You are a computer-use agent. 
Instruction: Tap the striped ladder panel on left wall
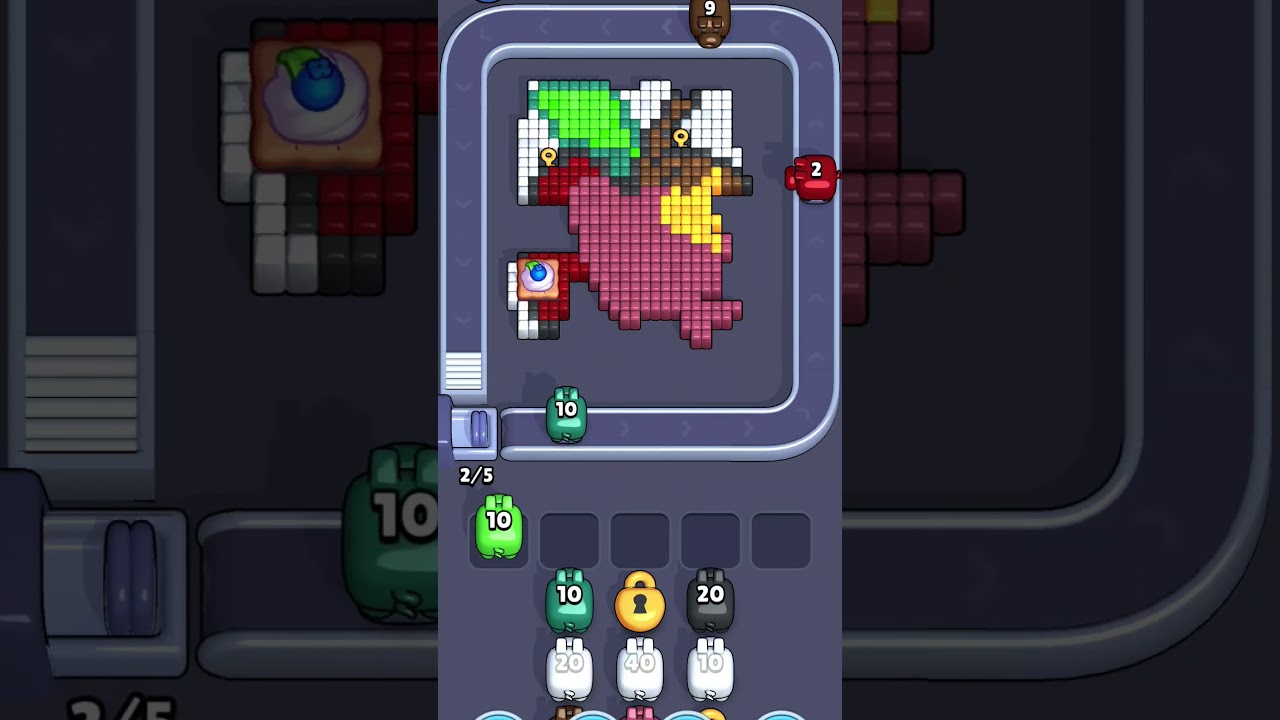click(465, 371)
